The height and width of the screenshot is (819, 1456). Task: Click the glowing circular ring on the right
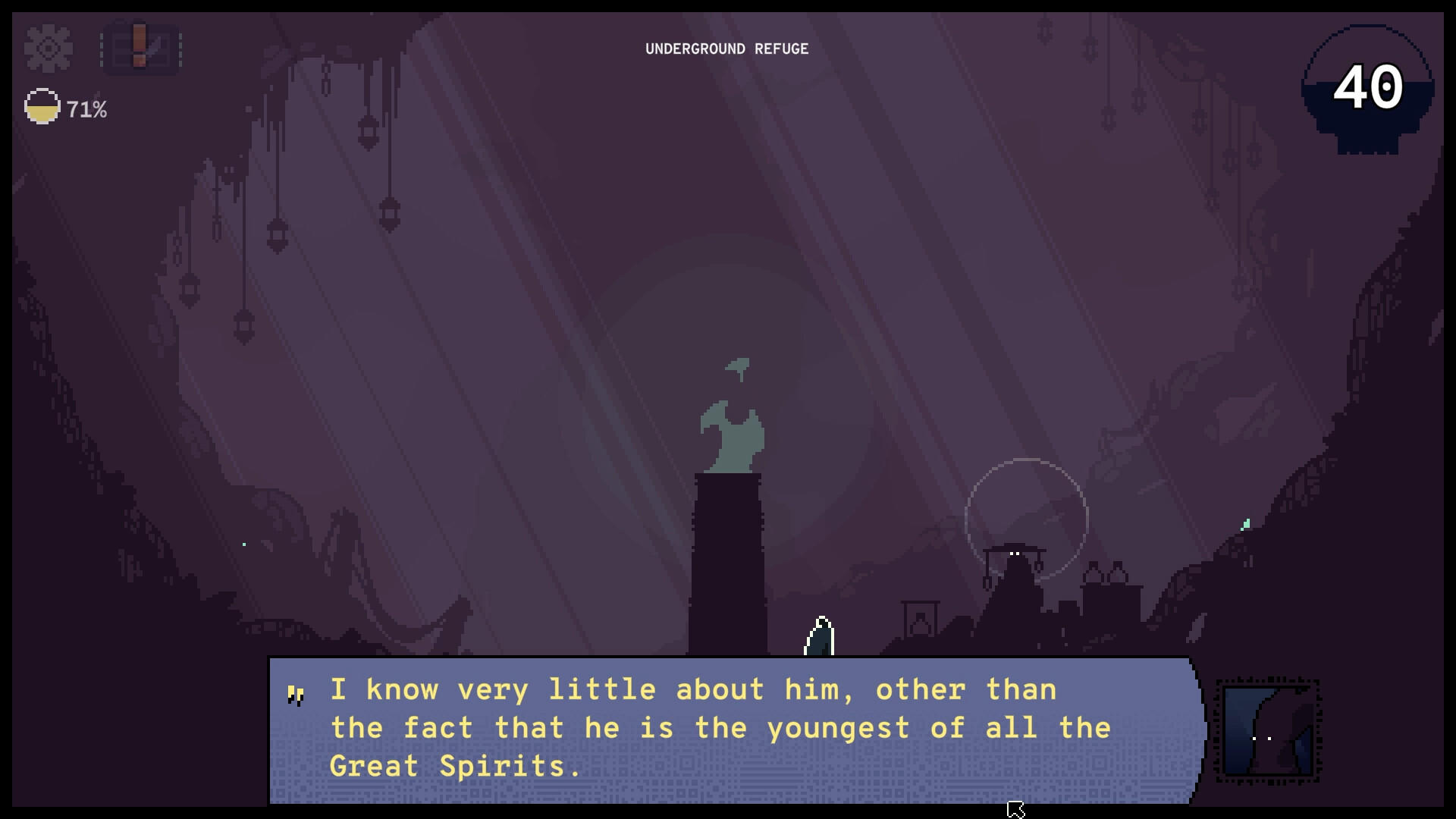pos(1028,517)
